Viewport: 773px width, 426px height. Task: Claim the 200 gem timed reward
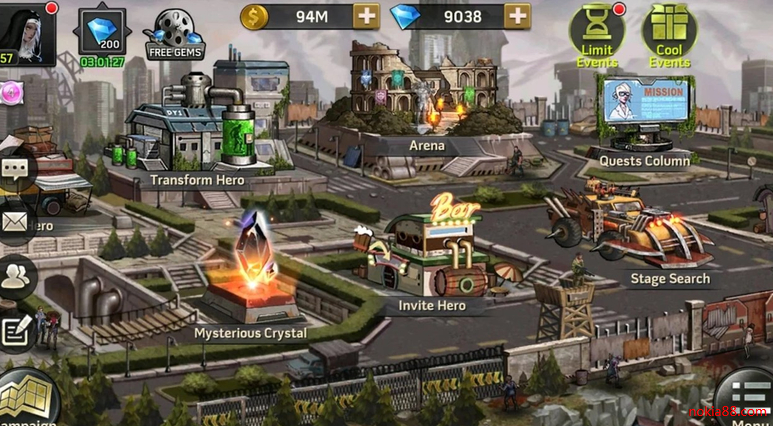102,32
